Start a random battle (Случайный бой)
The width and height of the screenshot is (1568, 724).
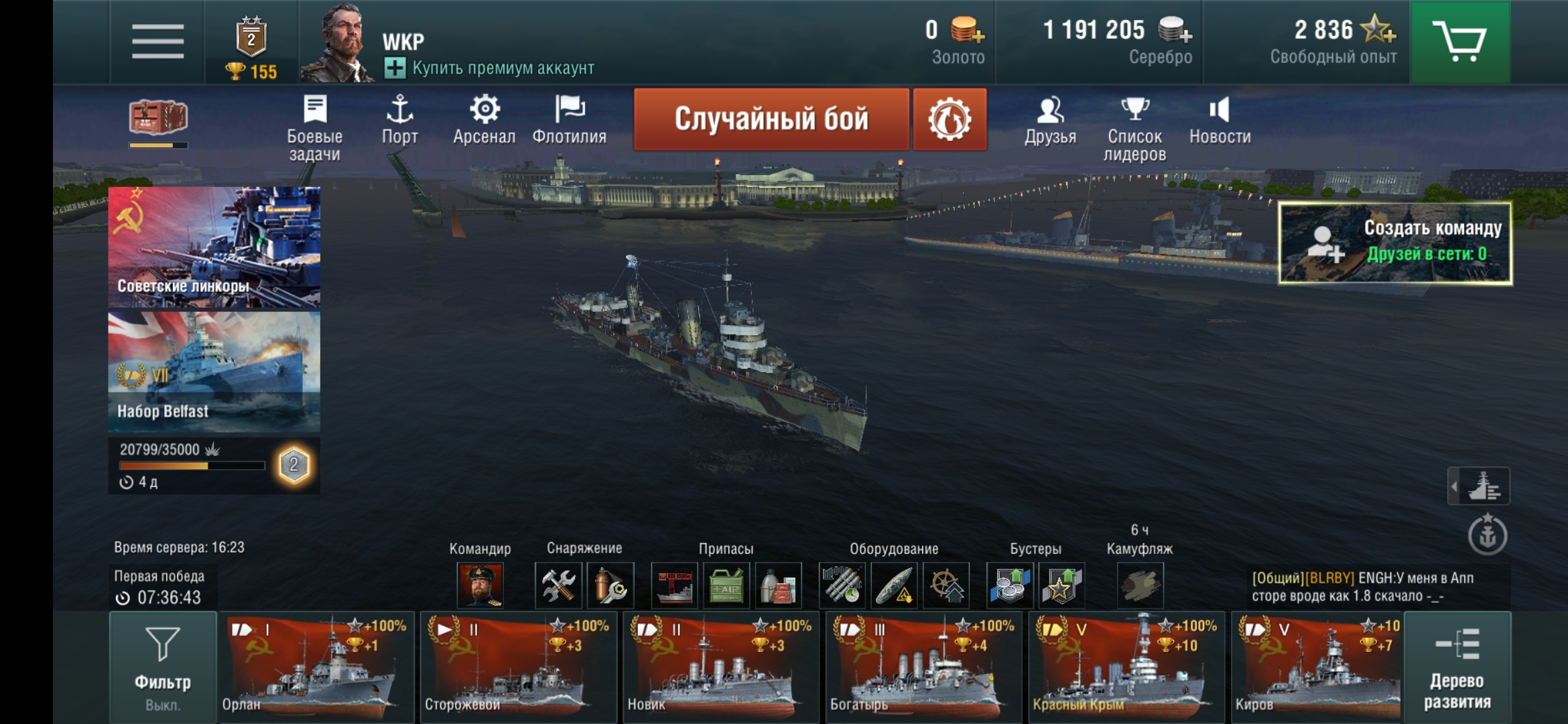[x=771, y=119]
